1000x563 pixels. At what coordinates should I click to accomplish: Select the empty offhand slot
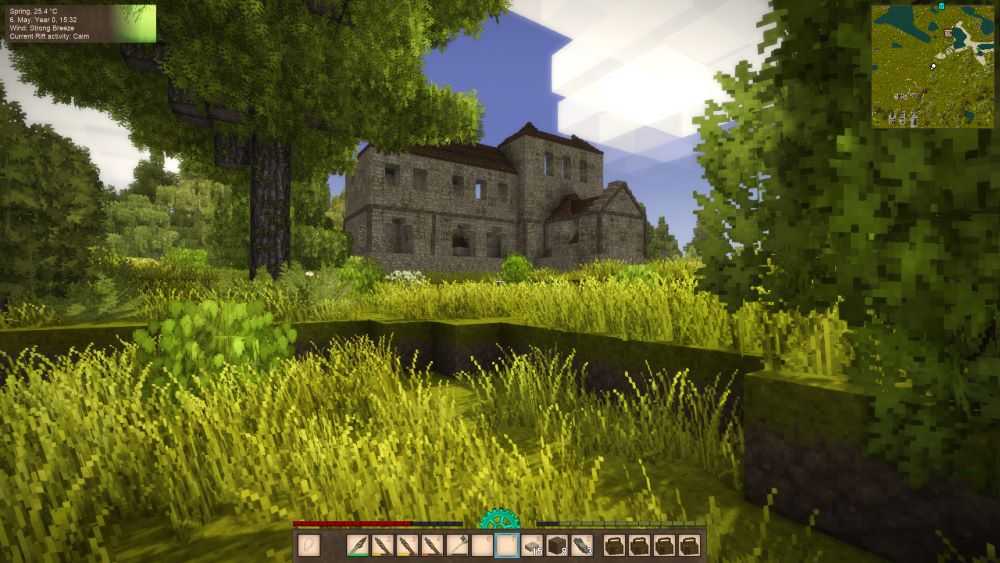point(309,545)
